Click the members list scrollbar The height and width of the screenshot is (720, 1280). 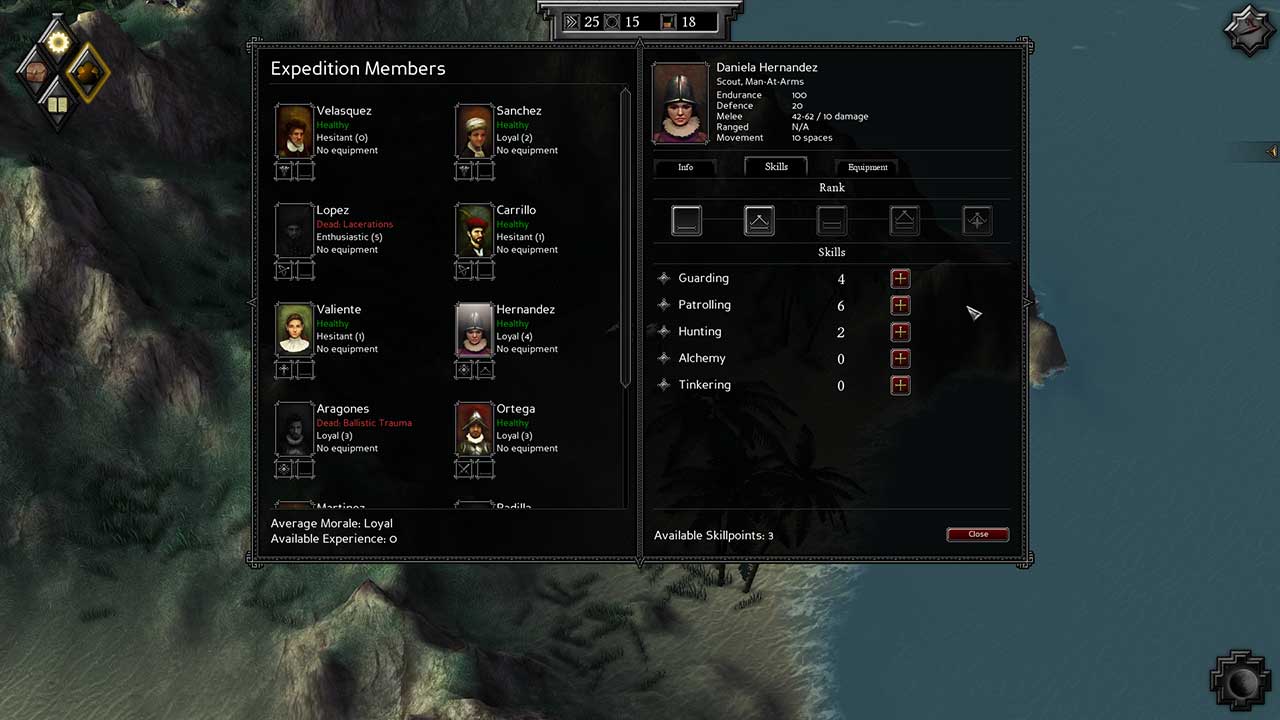pyautogui.click(x=626, y=240)
